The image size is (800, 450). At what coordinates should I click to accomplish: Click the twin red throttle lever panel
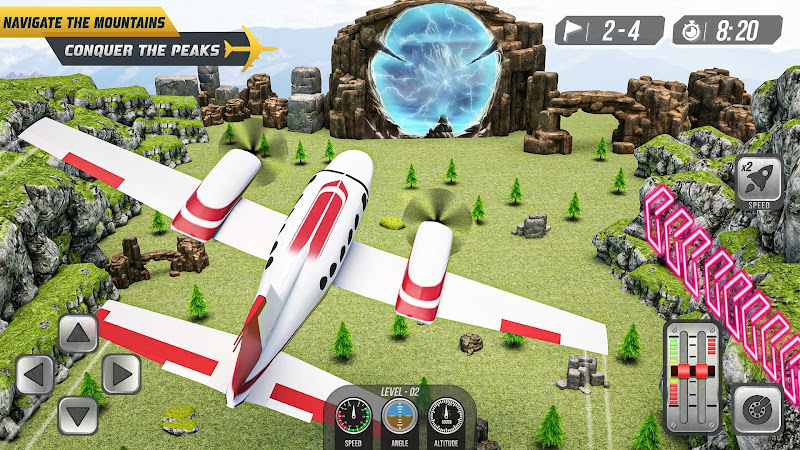(692, 375)
